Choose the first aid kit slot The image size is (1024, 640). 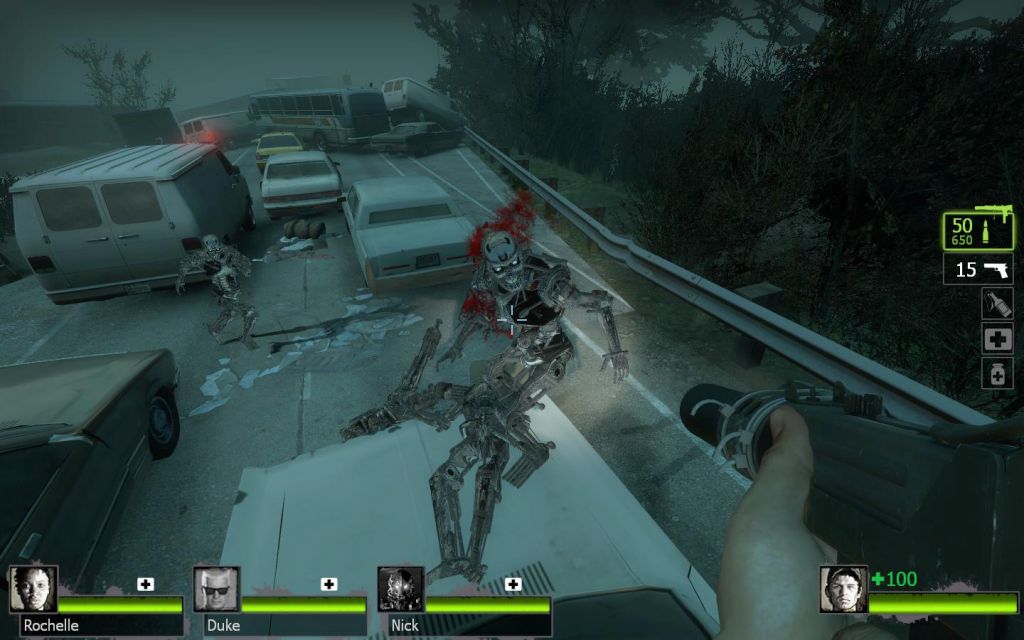tap(997, 338)
